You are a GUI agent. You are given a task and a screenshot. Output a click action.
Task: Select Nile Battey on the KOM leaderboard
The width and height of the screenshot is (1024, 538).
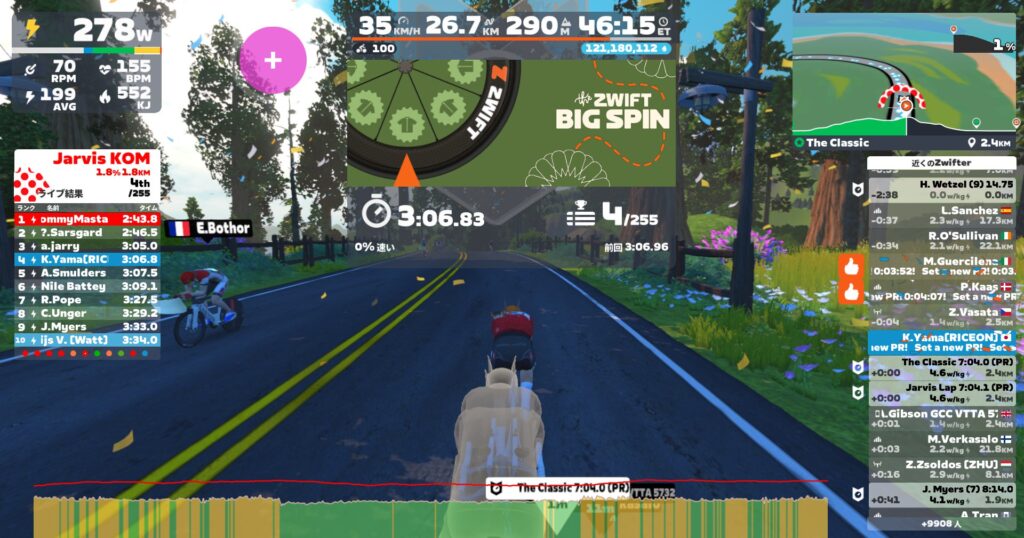coord(86,286)
